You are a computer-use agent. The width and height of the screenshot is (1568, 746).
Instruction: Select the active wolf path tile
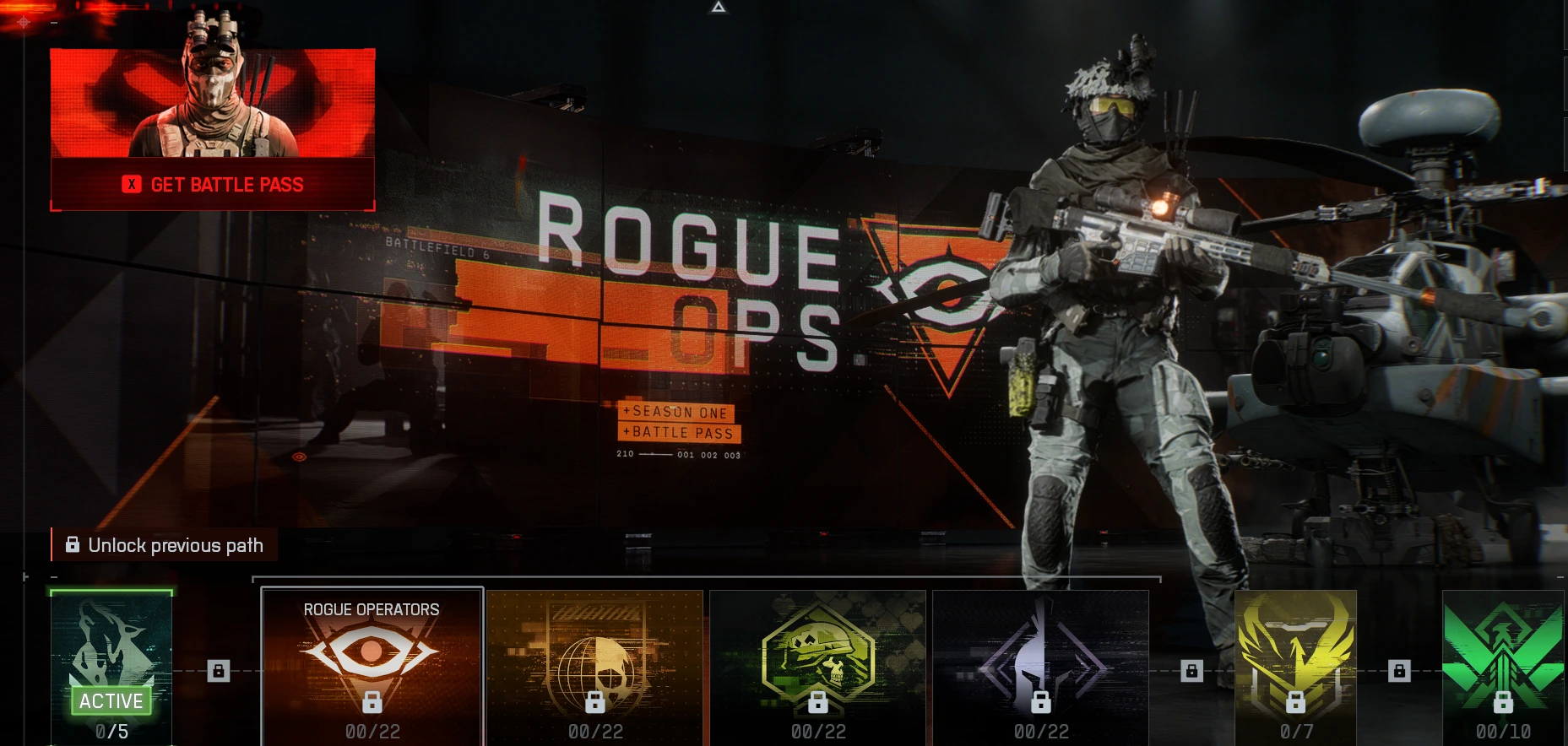click(111, 667)
